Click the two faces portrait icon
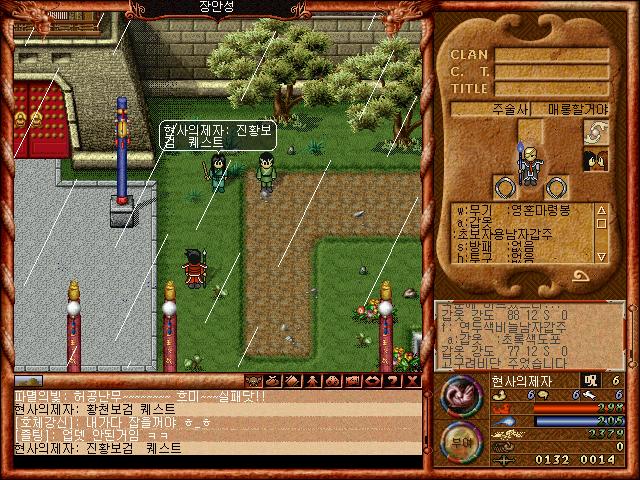Image resolution: width=640 pixels, height=480 pixels. [x=596, y=160]
